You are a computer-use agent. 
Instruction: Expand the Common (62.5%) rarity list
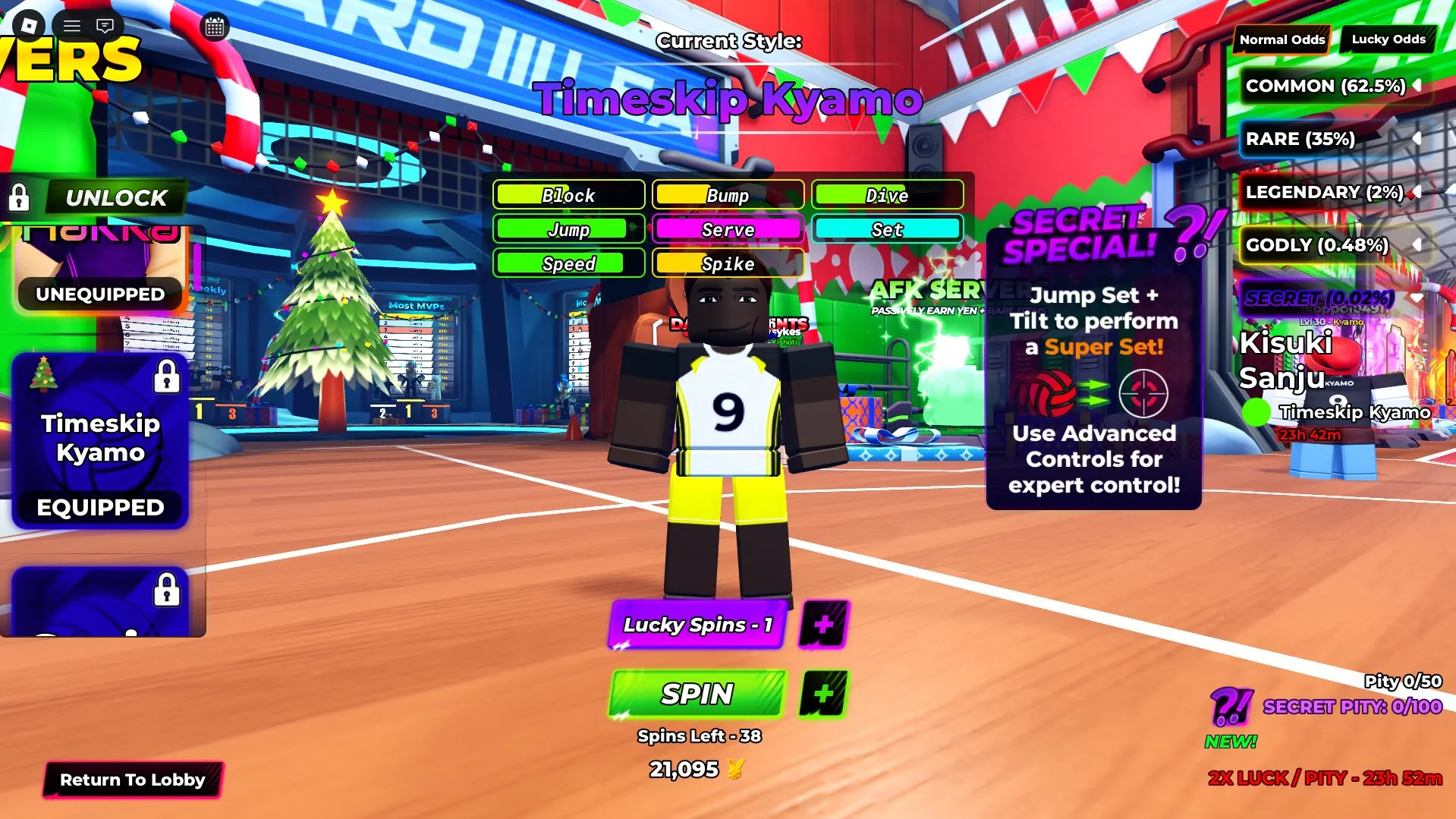[x=1416, y=86]
